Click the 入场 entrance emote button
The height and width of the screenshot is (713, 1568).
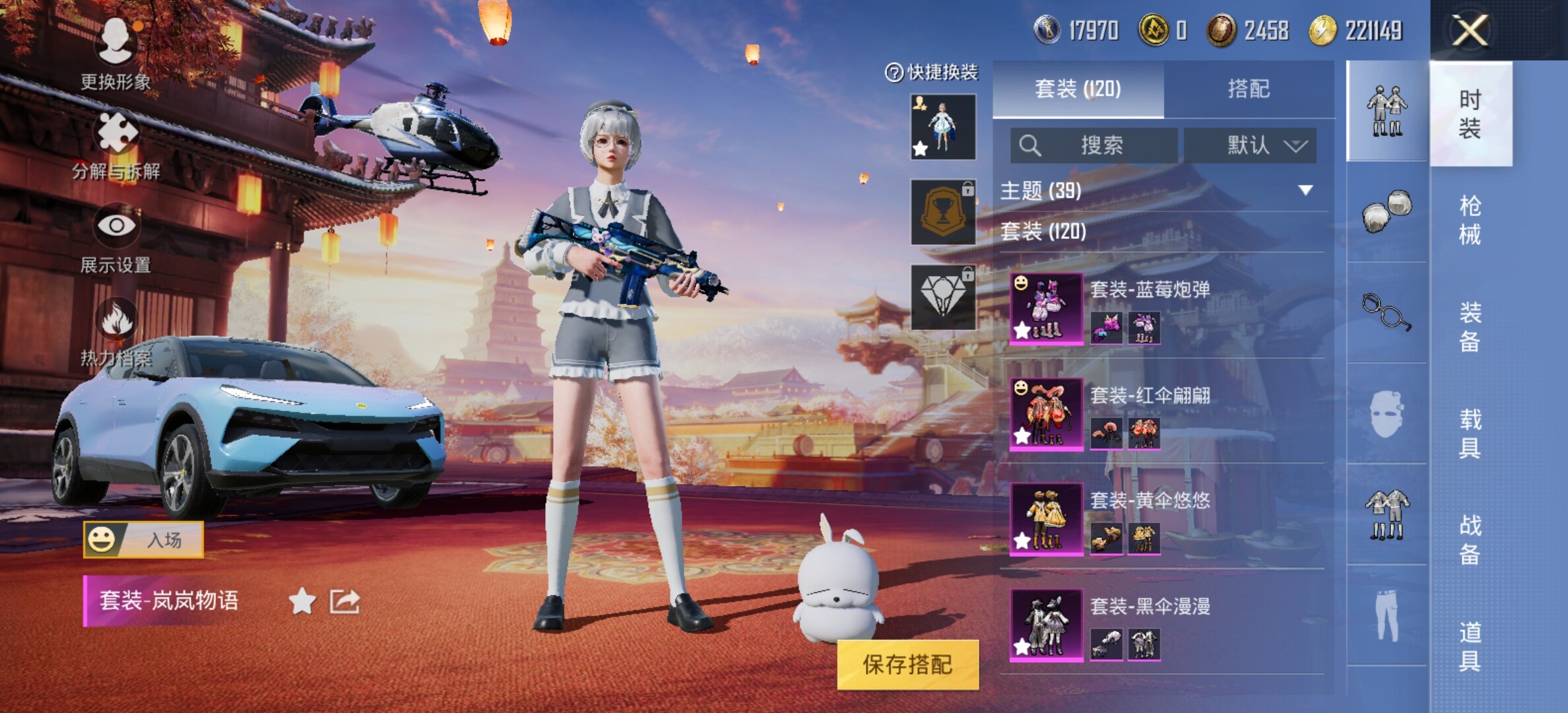[x=143, y=540]
